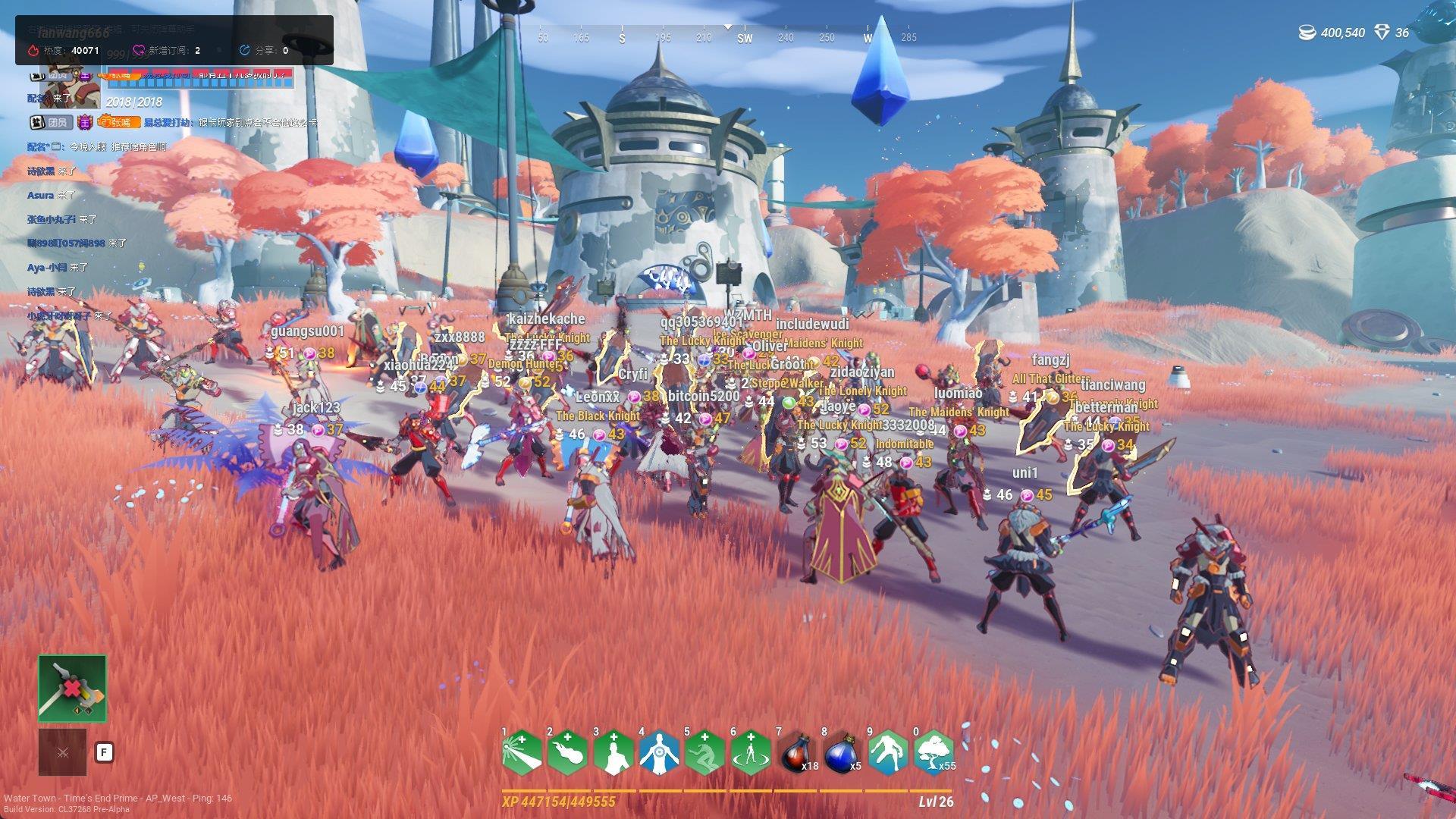Drink the red health potion
The width and height of the screenshot is (1456, 819).
[796, 753]
